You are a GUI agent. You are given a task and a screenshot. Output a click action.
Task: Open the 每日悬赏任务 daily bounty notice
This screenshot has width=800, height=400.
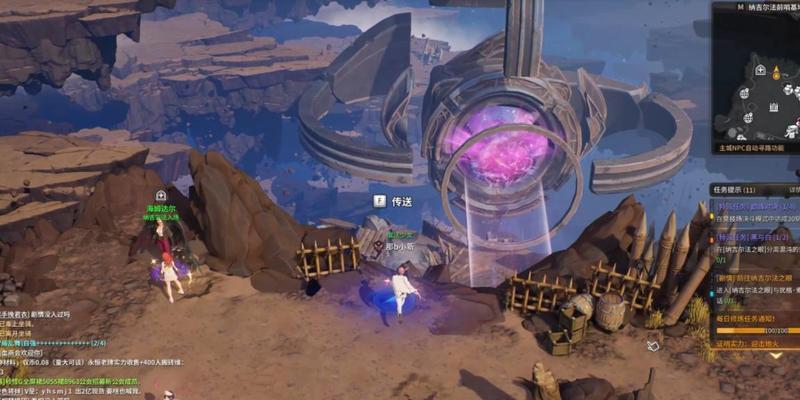click(x=753, y=317)
